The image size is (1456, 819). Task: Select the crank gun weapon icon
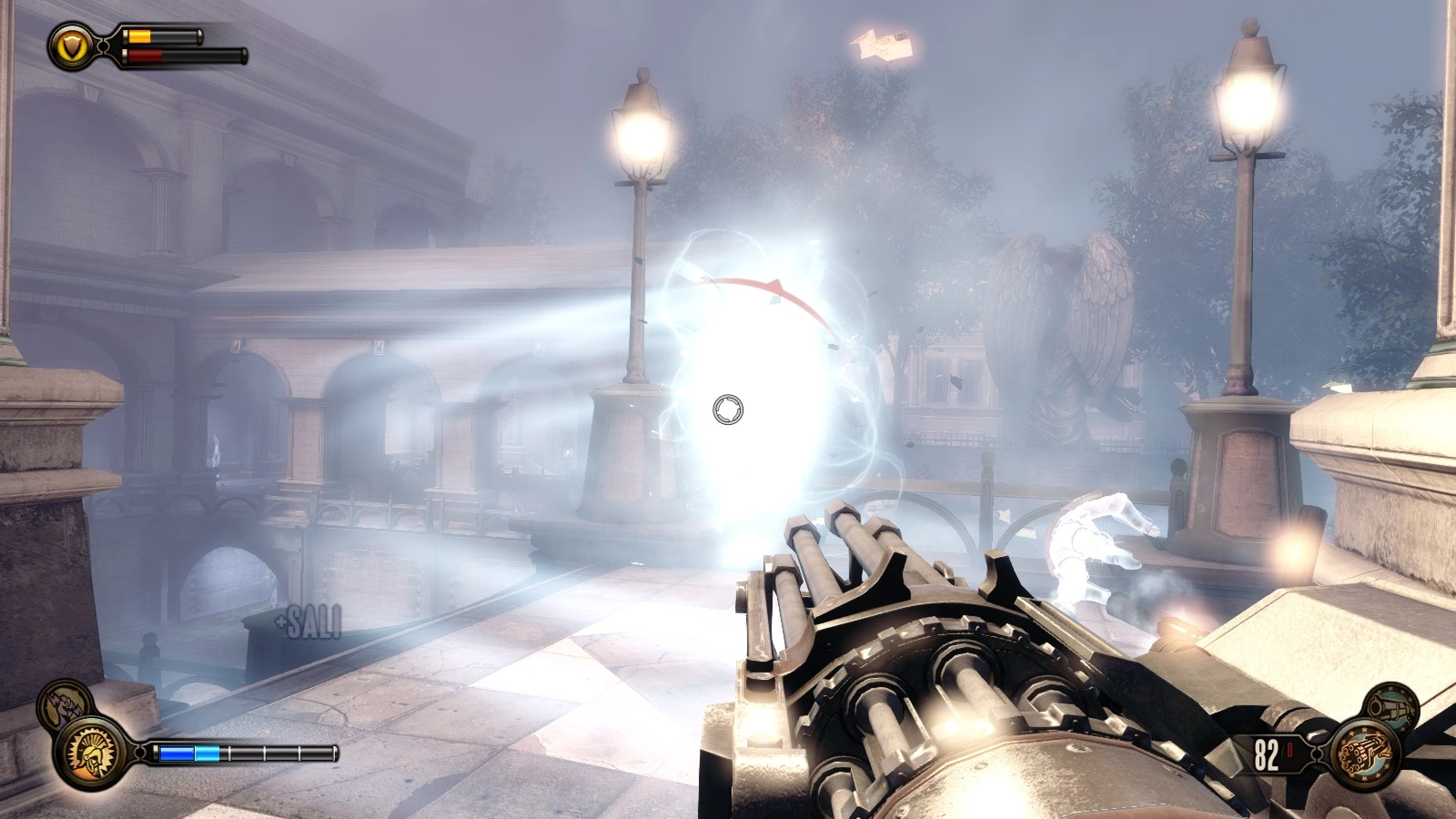tap(1364, 753)
